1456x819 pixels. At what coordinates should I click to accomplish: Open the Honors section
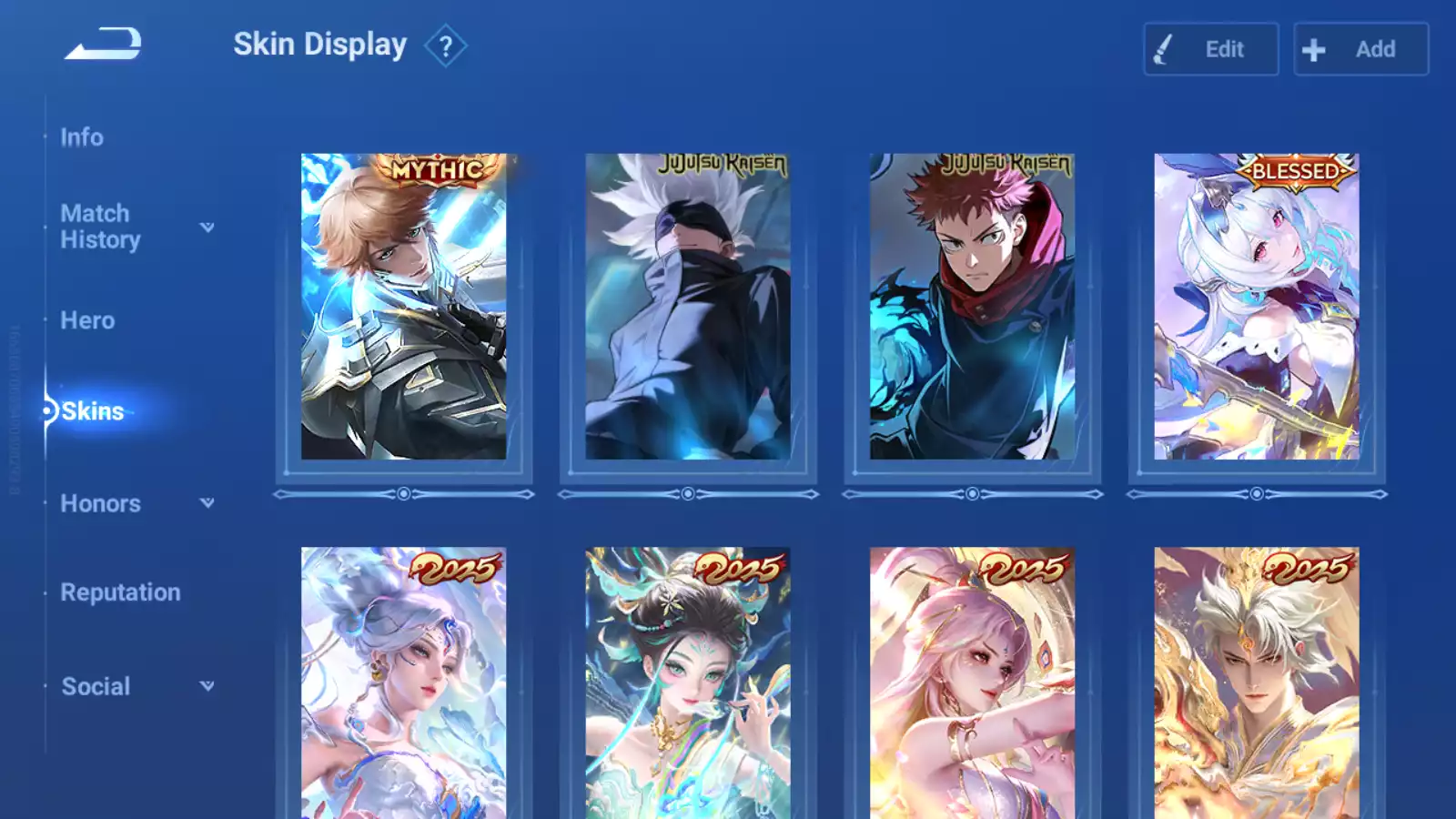[x=100, y=503]
